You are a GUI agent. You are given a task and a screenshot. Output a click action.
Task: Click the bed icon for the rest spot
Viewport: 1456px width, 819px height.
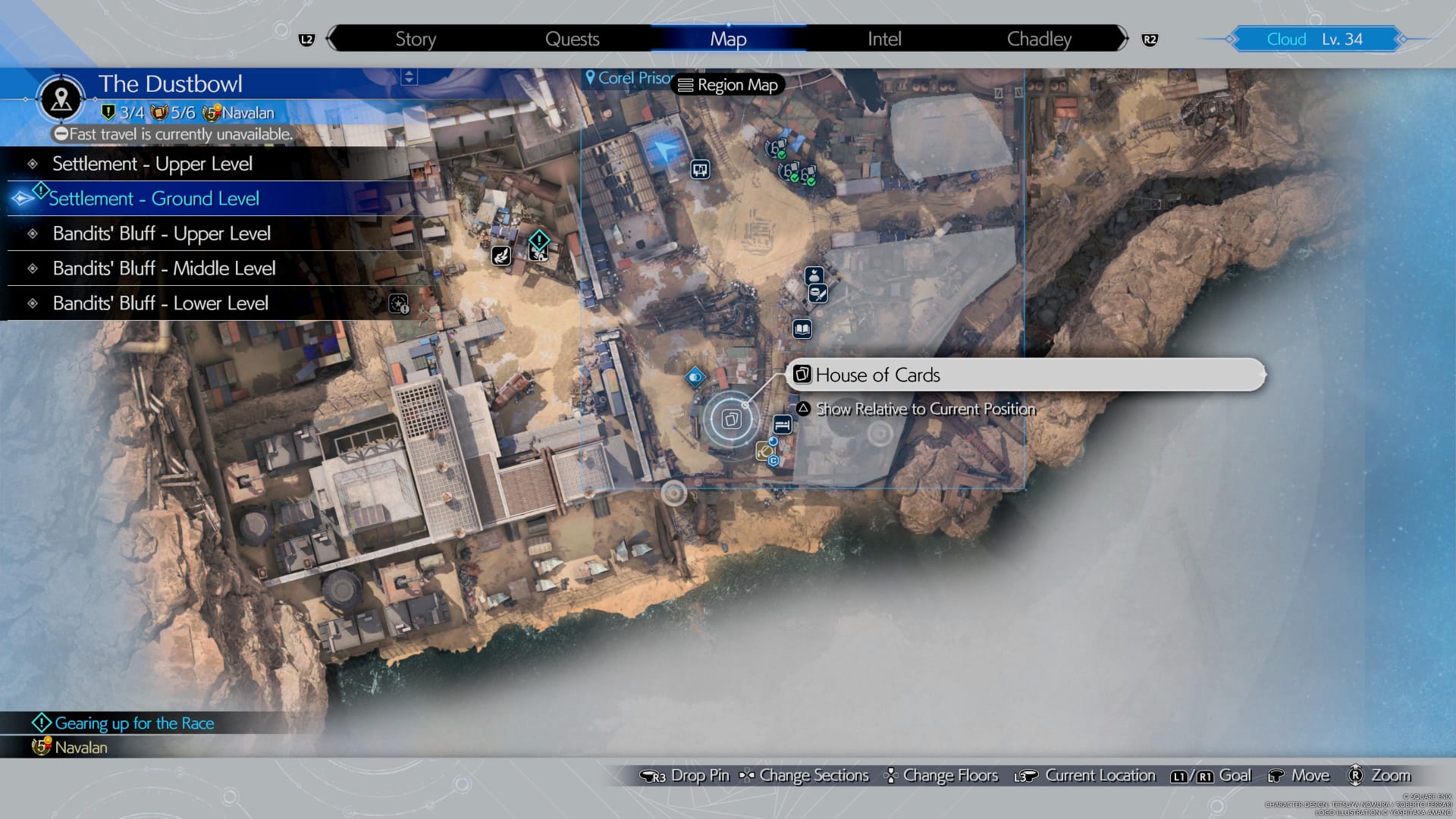(783, 425)
